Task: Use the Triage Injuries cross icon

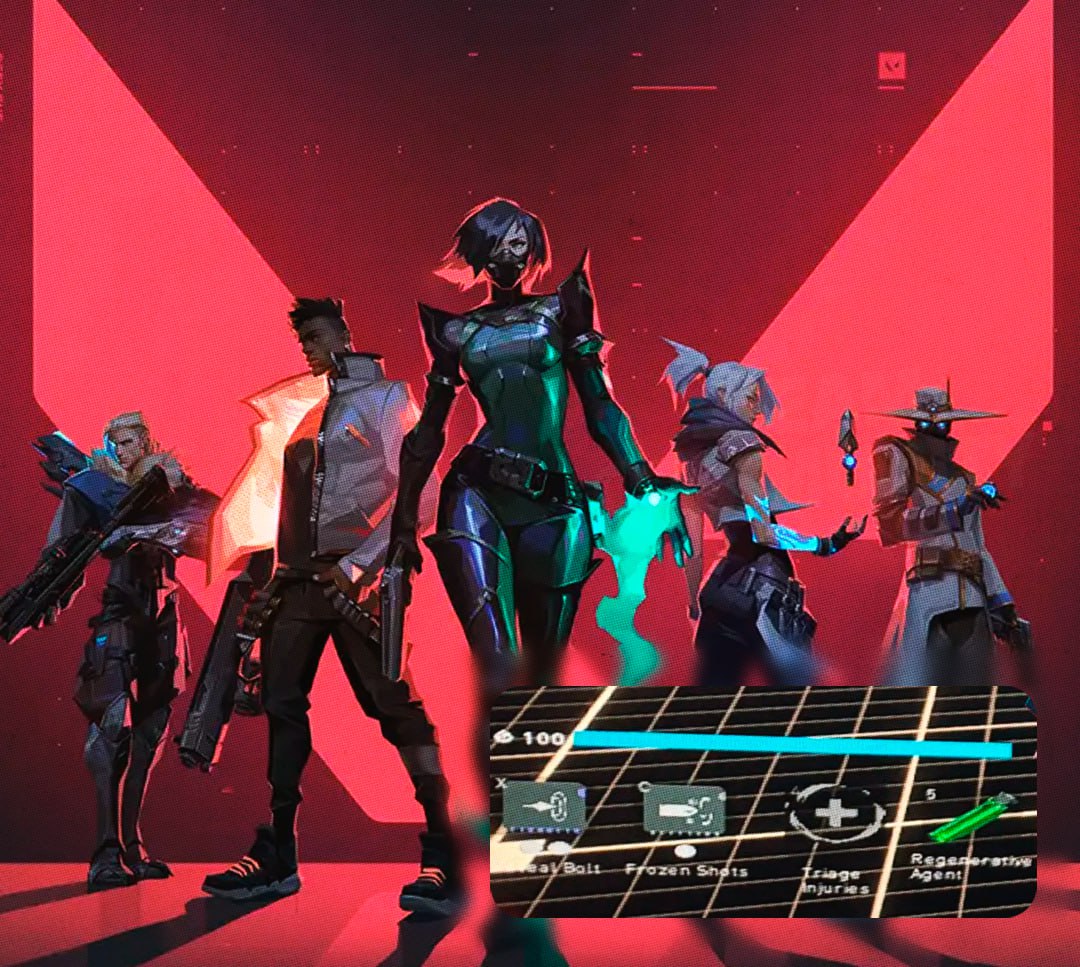Action: click(x=835, y=812)
